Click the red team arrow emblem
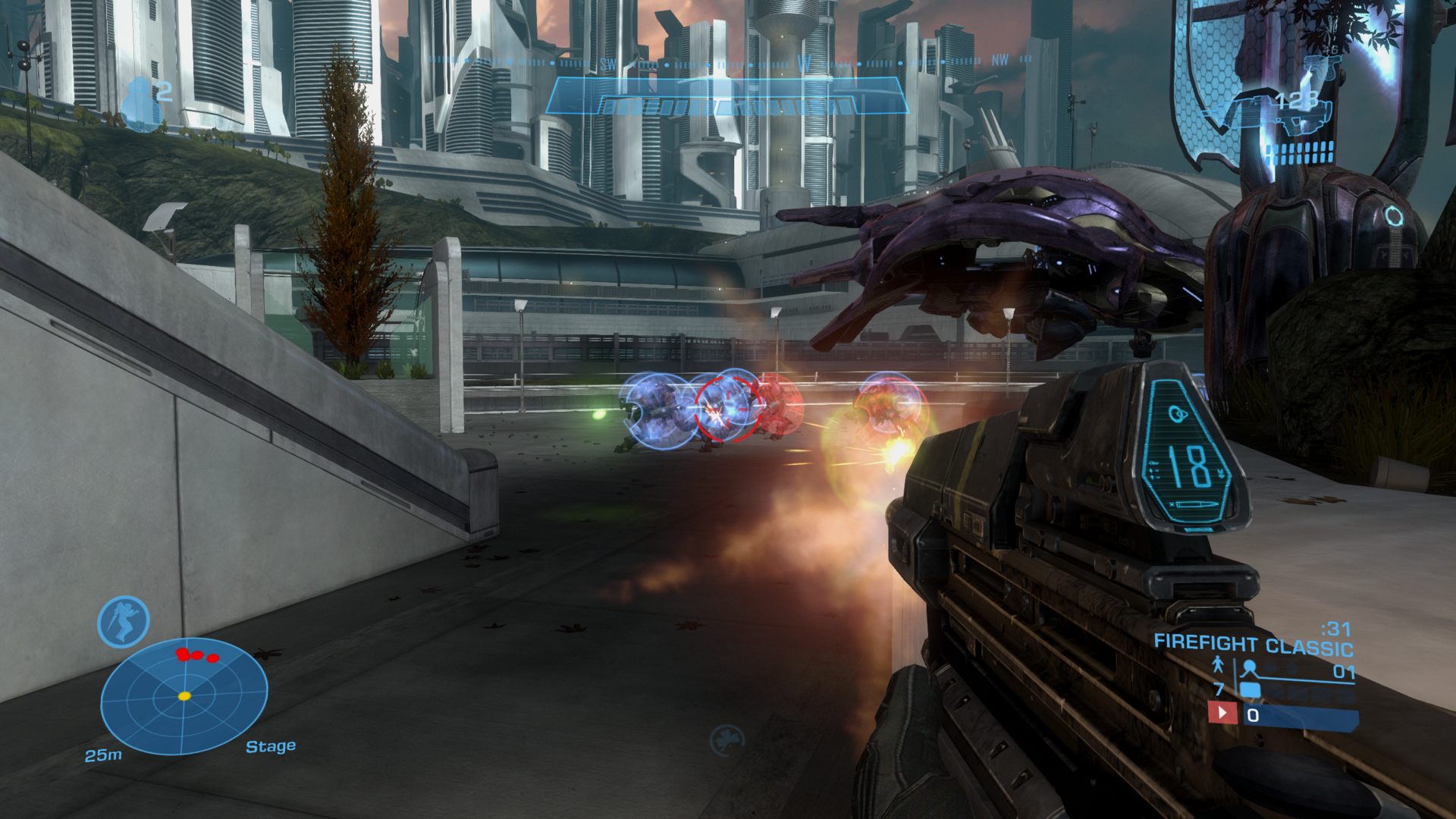 click(1222, 714)
